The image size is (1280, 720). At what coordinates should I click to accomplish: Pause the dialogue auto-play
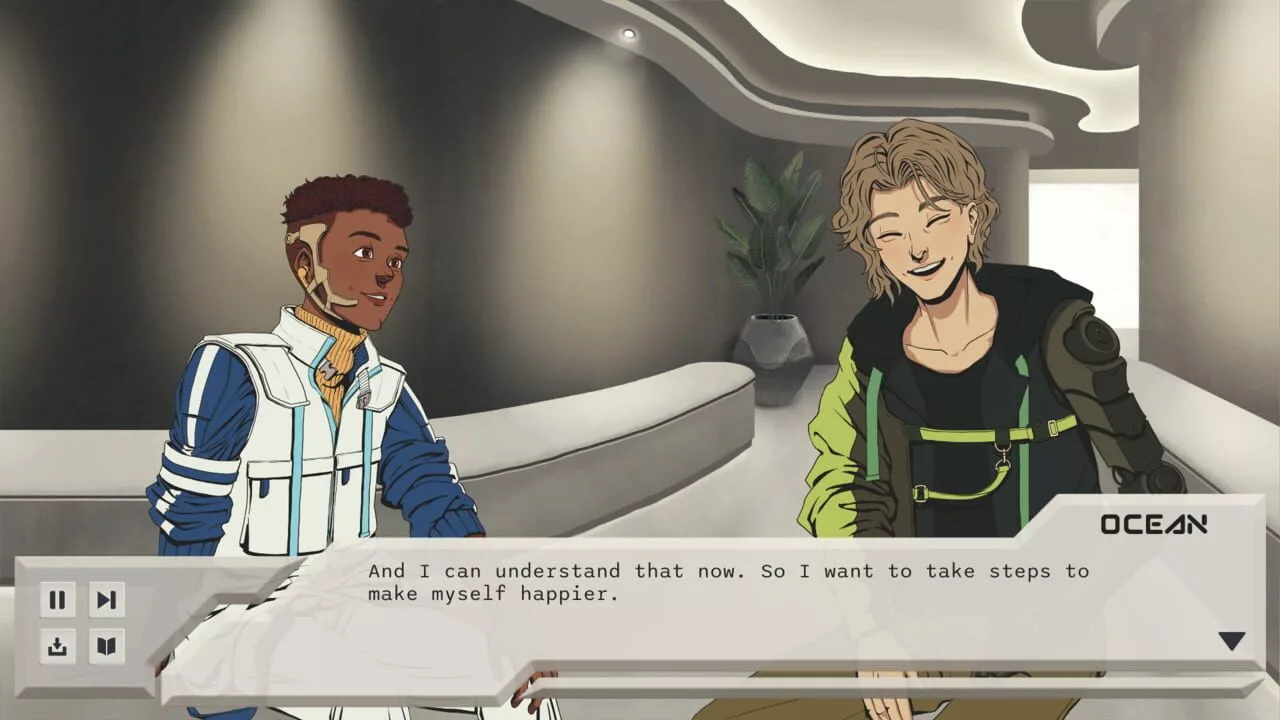(x=57, y=600)
